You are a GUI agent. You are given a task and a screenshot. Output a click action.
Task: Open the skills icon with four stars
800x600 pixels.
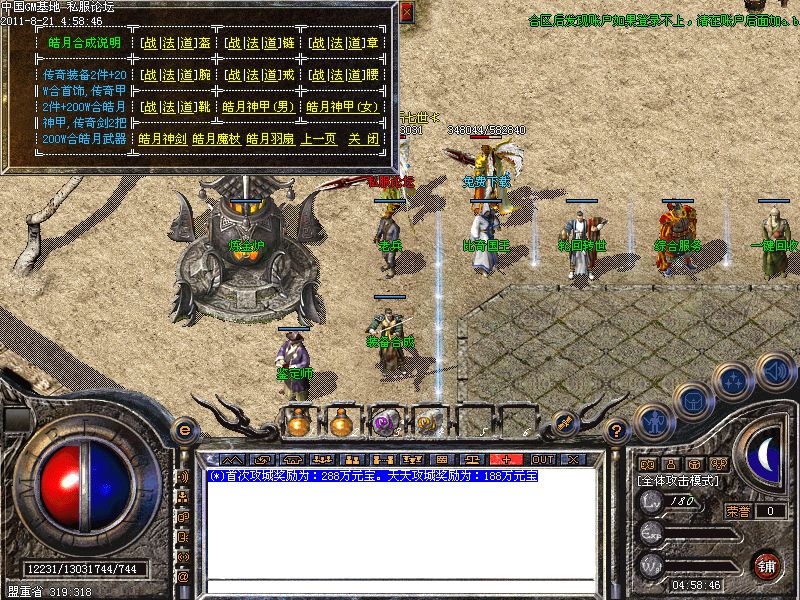point(735,380)
